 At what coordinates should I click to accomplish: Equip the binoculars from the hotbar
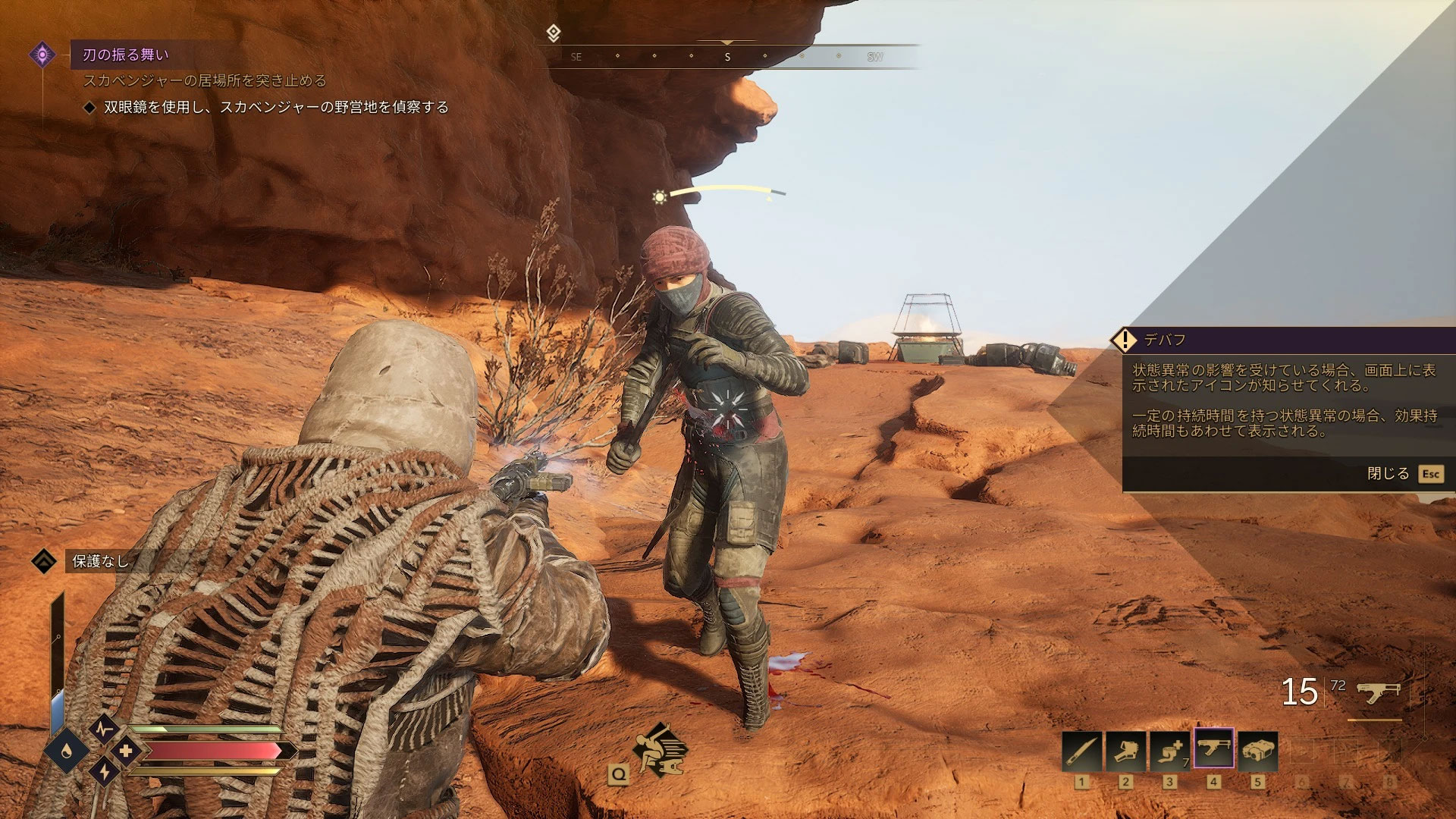1257,751
